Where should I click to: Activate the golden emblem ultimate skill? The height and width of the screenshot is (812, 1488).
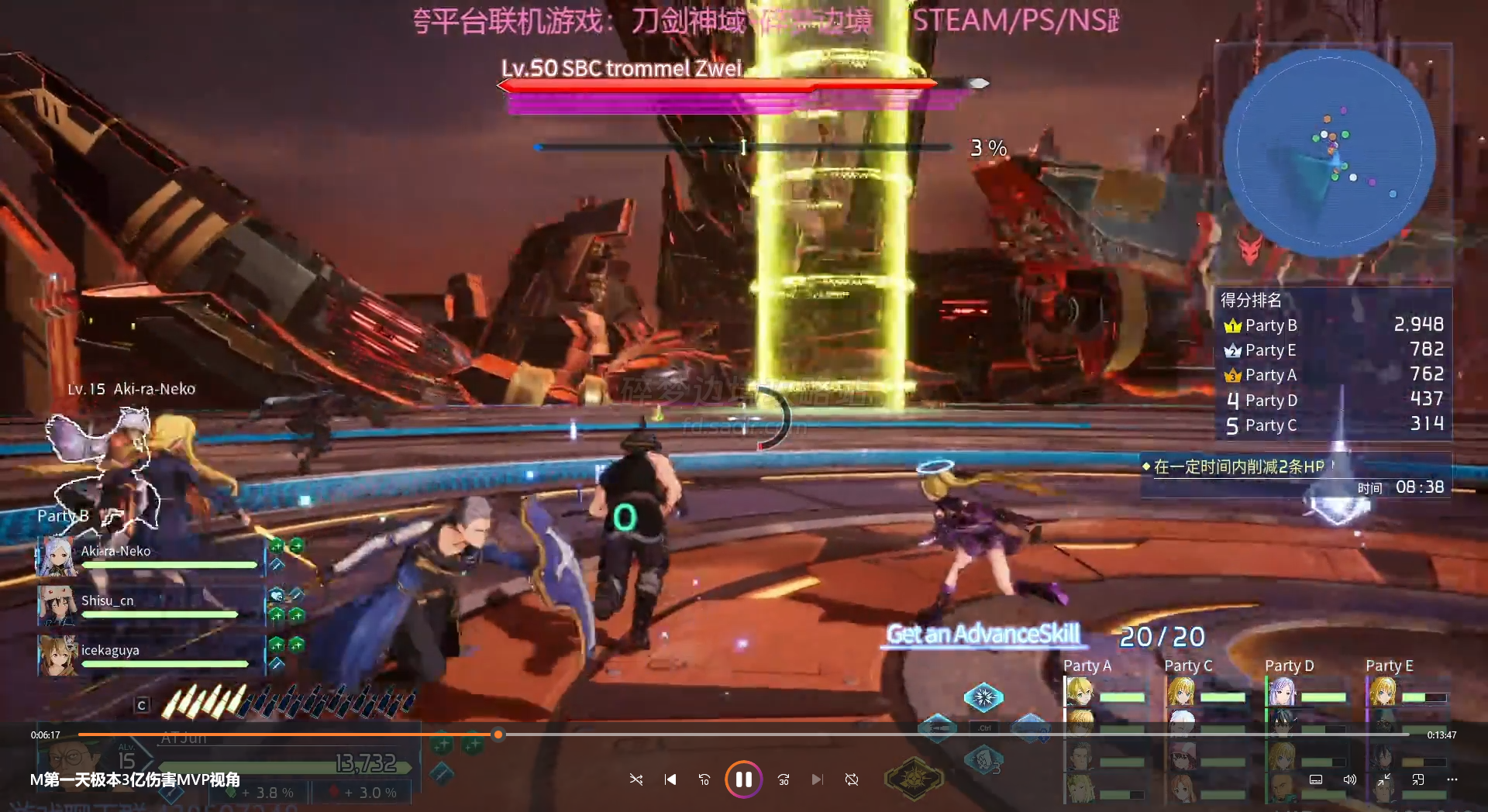[x=914, y=777]
